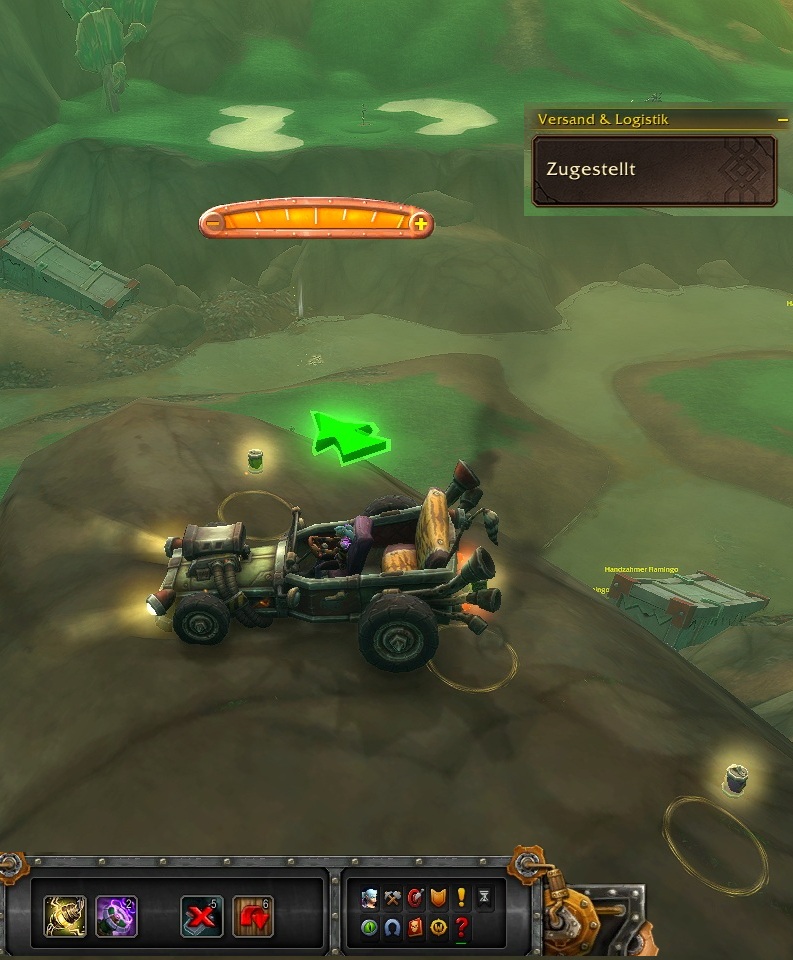Click the red swirl micro-menu icon
This screenshot has width=793, height=960.
click(x=416, y=898)
